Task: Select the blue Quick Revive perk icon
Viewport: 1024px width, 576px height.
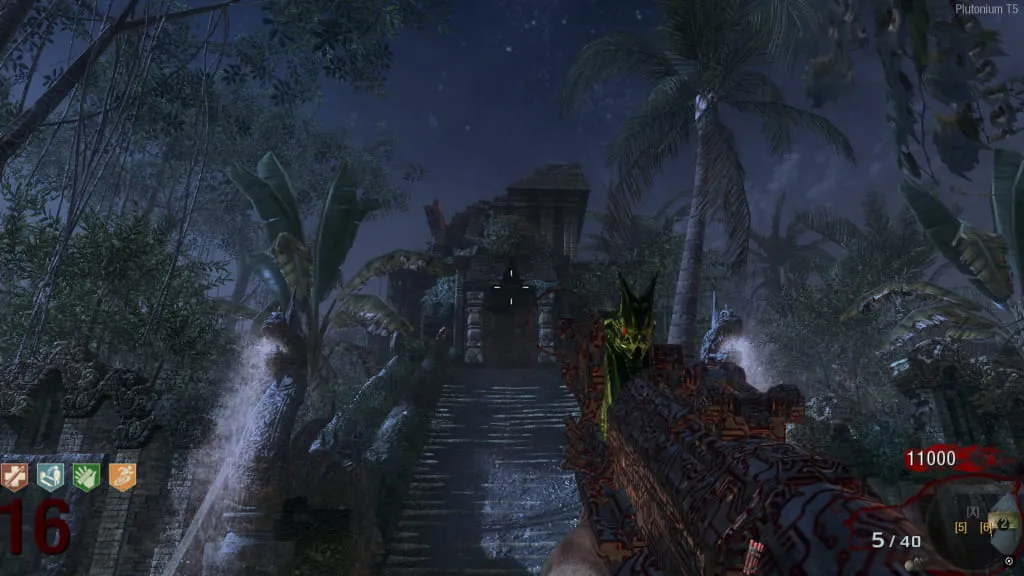Action: 50,477
